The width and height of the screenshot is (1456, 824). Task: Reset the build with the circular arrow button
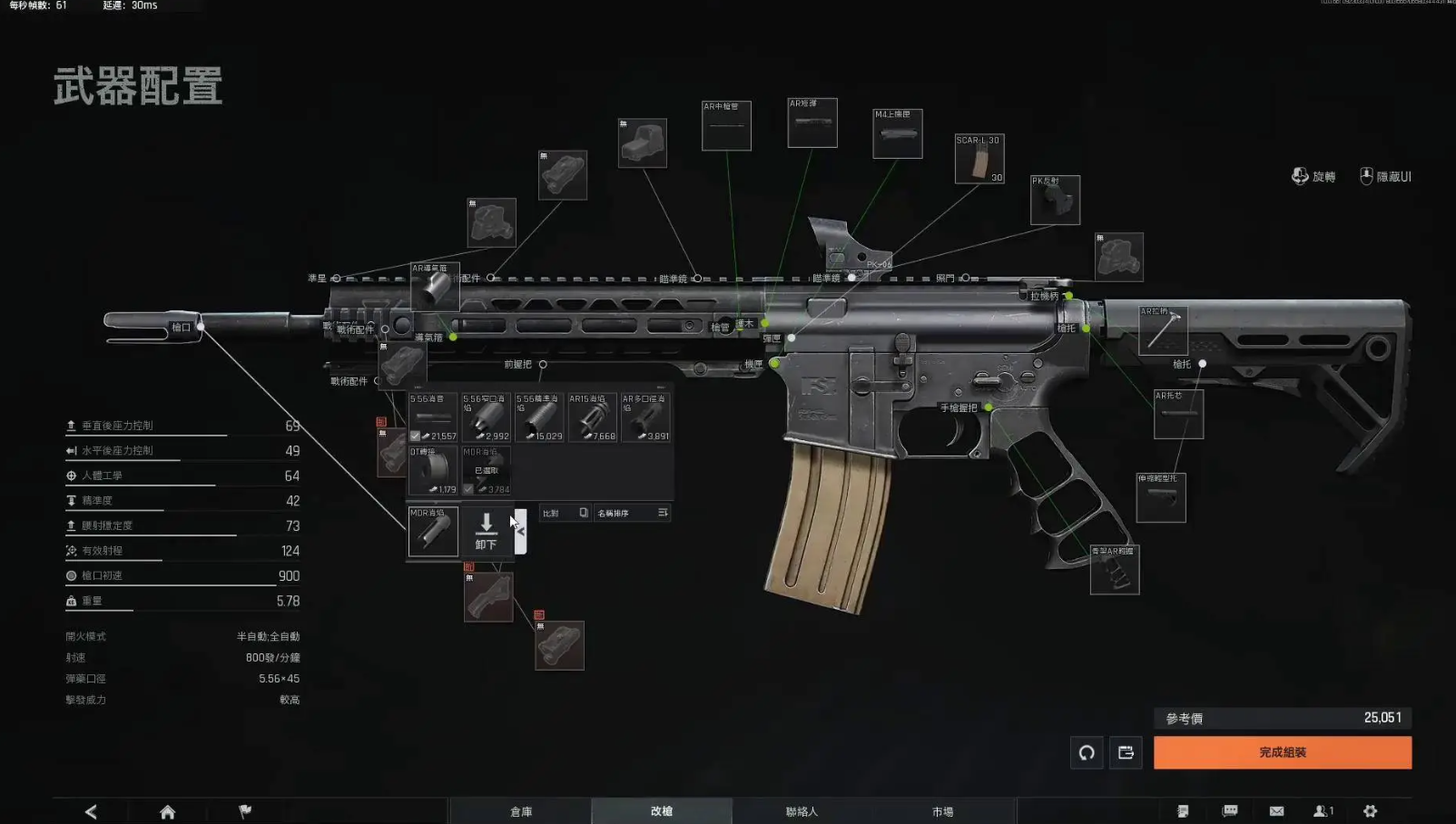[x=1087, y=752]
